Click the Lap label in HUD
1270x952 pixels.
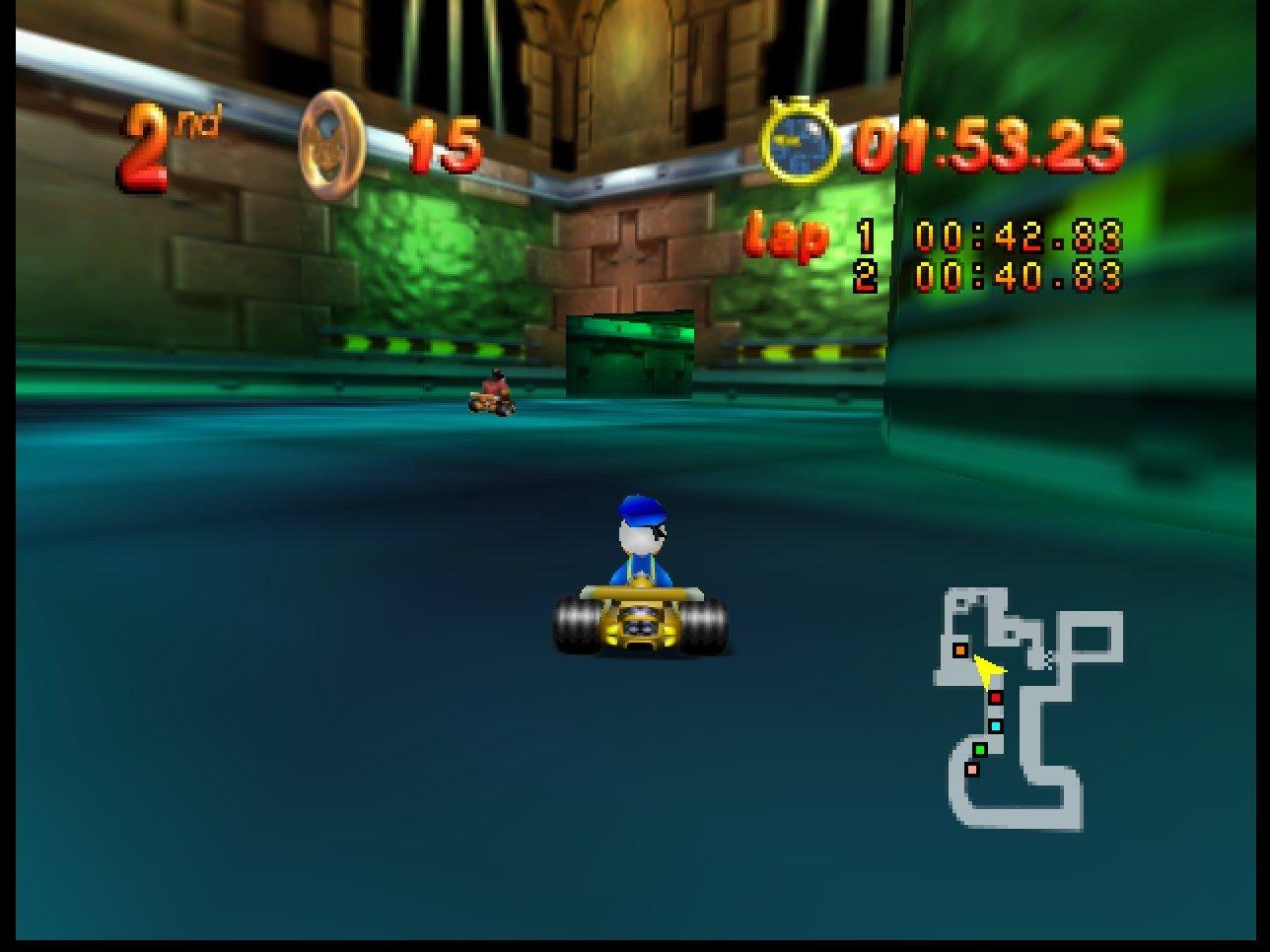point(786,237)
